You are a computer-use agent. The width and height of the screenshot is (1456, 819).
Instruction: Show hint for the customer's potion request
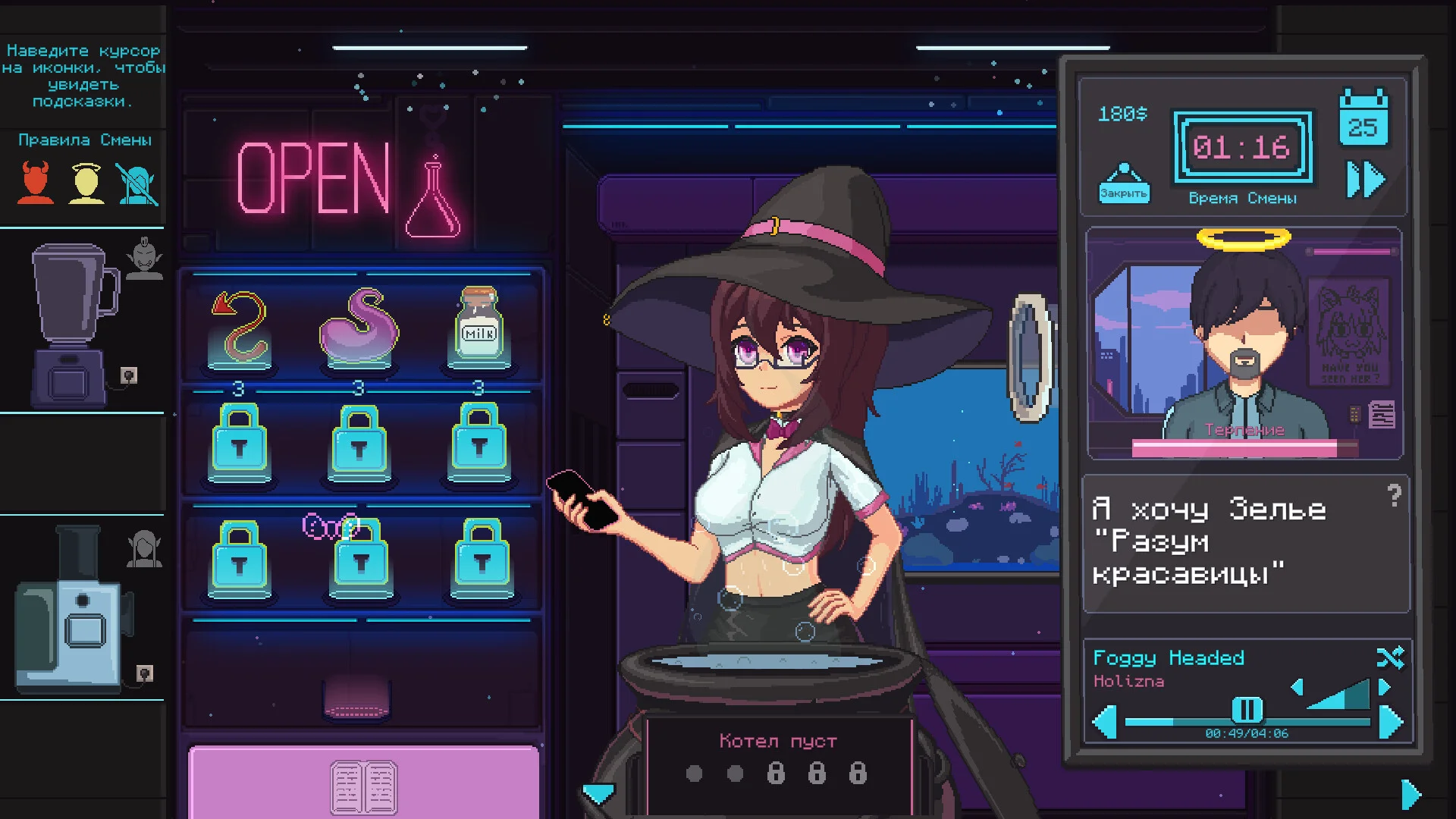click(1394, 496)
